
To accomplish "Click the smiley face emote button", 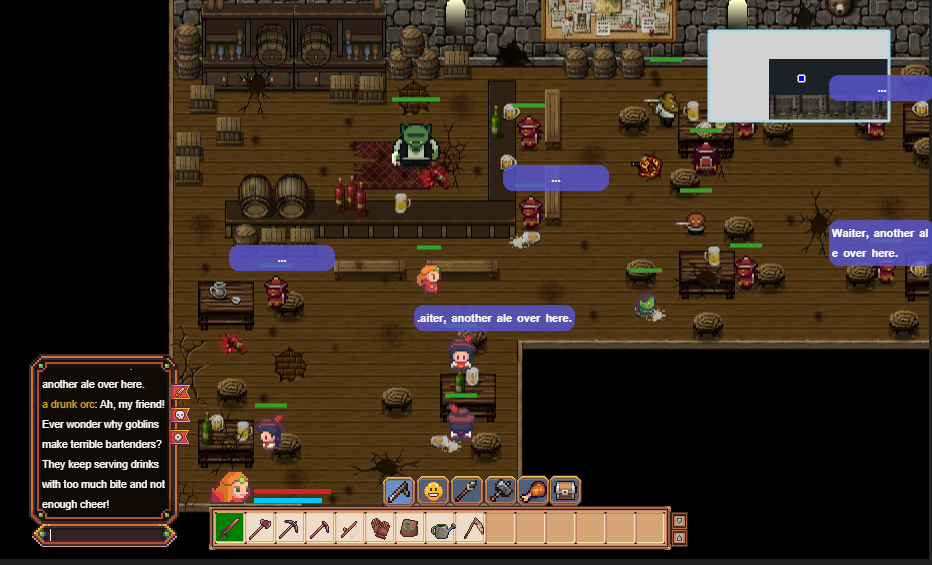I will pos(433,491).
